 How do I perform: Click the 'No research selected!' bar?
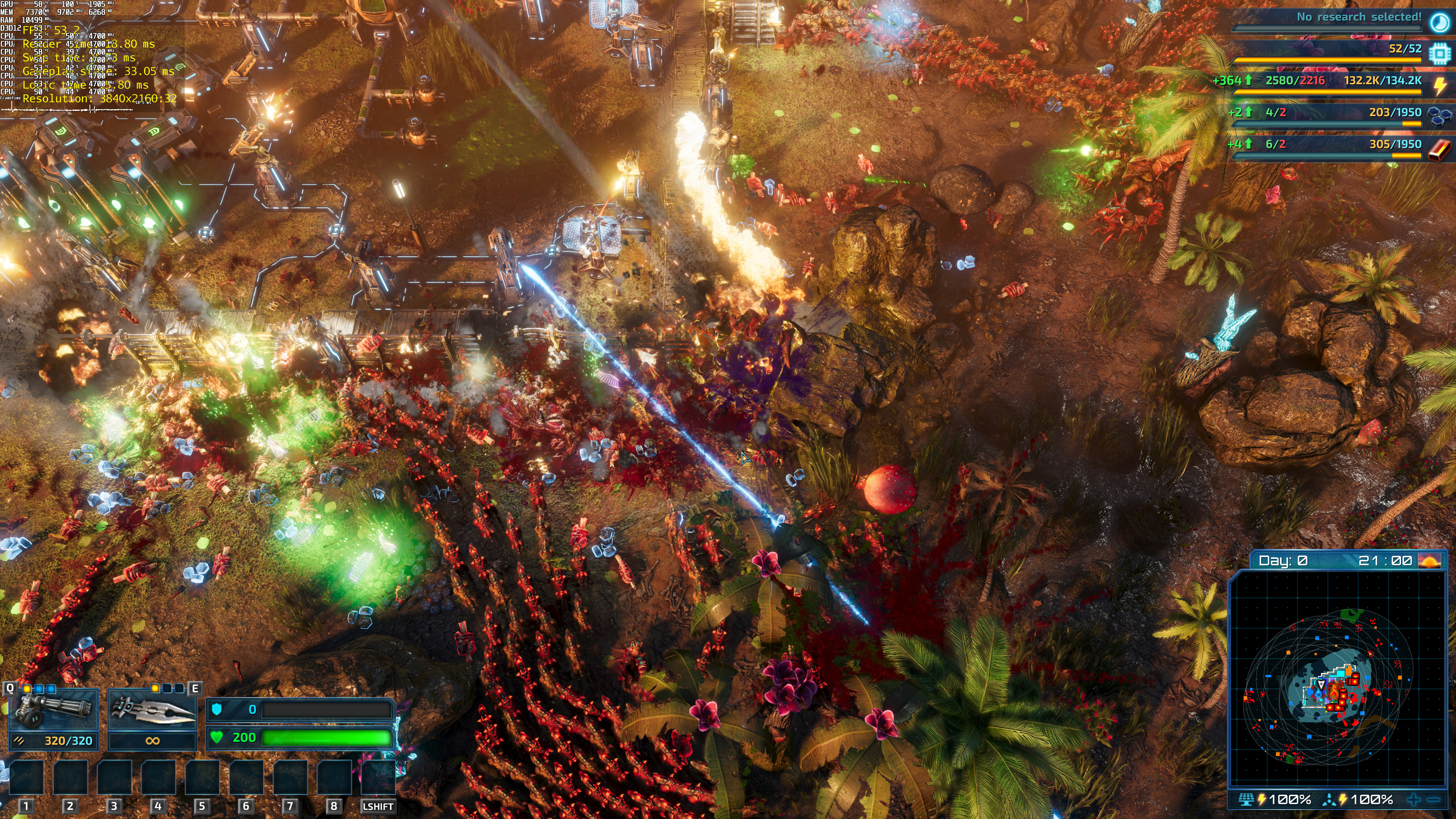point(1328,17)
